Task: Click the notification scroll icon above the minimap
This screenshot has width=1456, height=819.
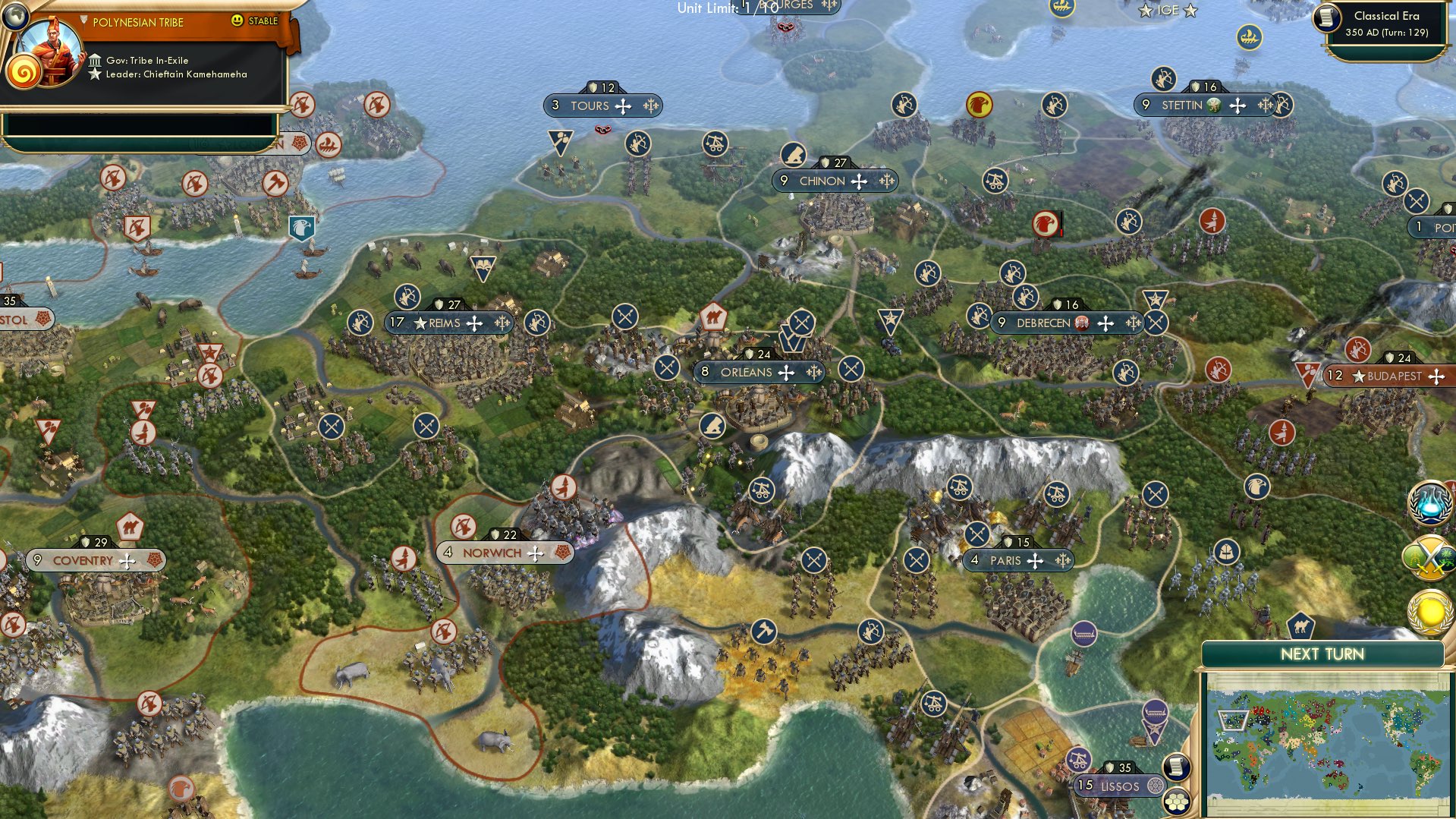Action: pyautogui.click(x=1175, y=767)
